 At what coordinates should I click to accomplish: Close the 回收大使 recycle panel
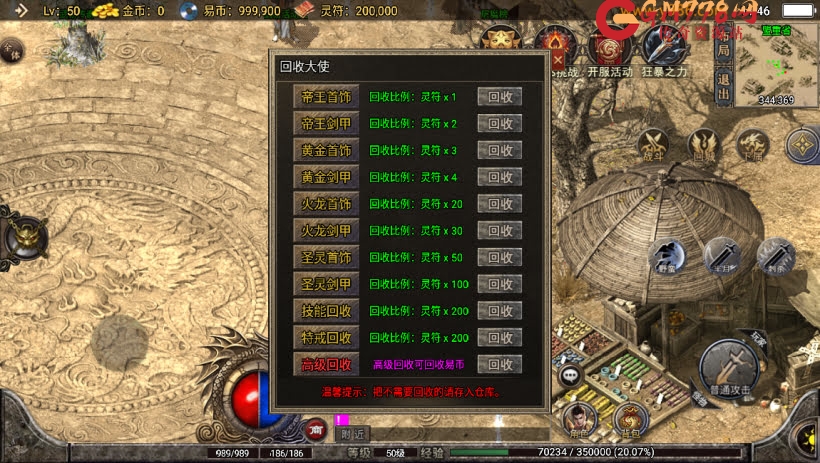(x=558, y=59)
